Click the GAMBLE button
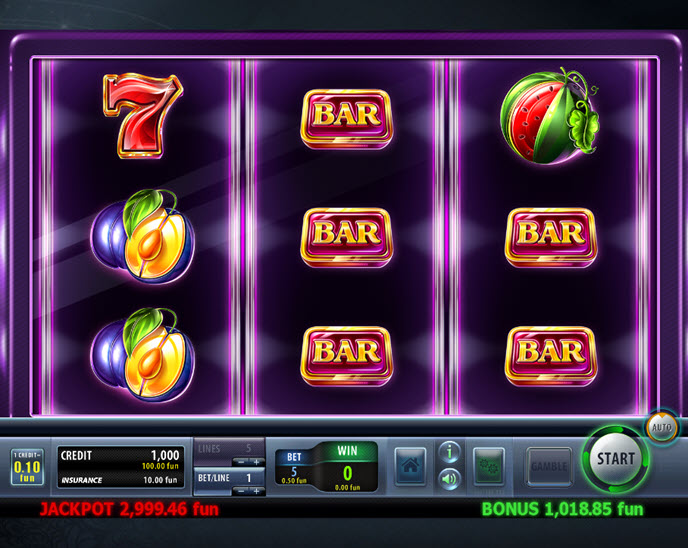This screenshot has width=688, height=548. [548, 466]
